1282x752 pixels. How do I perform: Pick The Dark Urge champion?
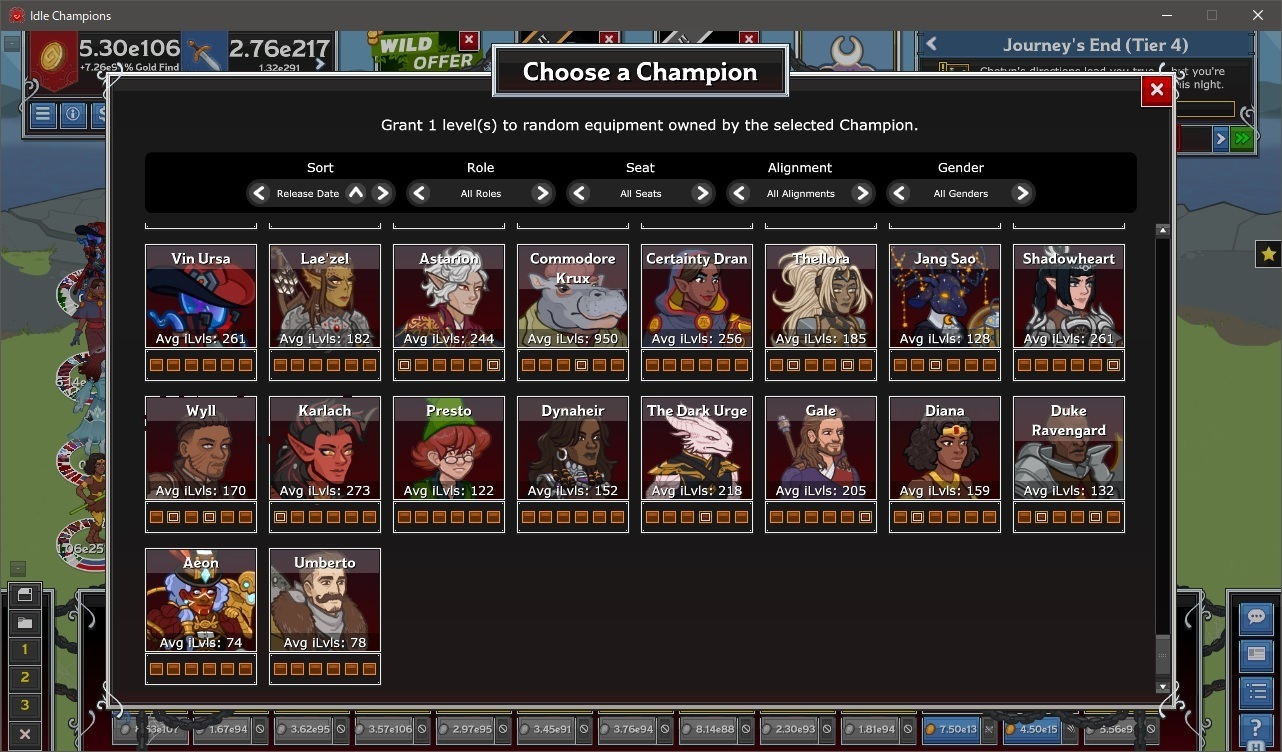[x=697, y=449]
